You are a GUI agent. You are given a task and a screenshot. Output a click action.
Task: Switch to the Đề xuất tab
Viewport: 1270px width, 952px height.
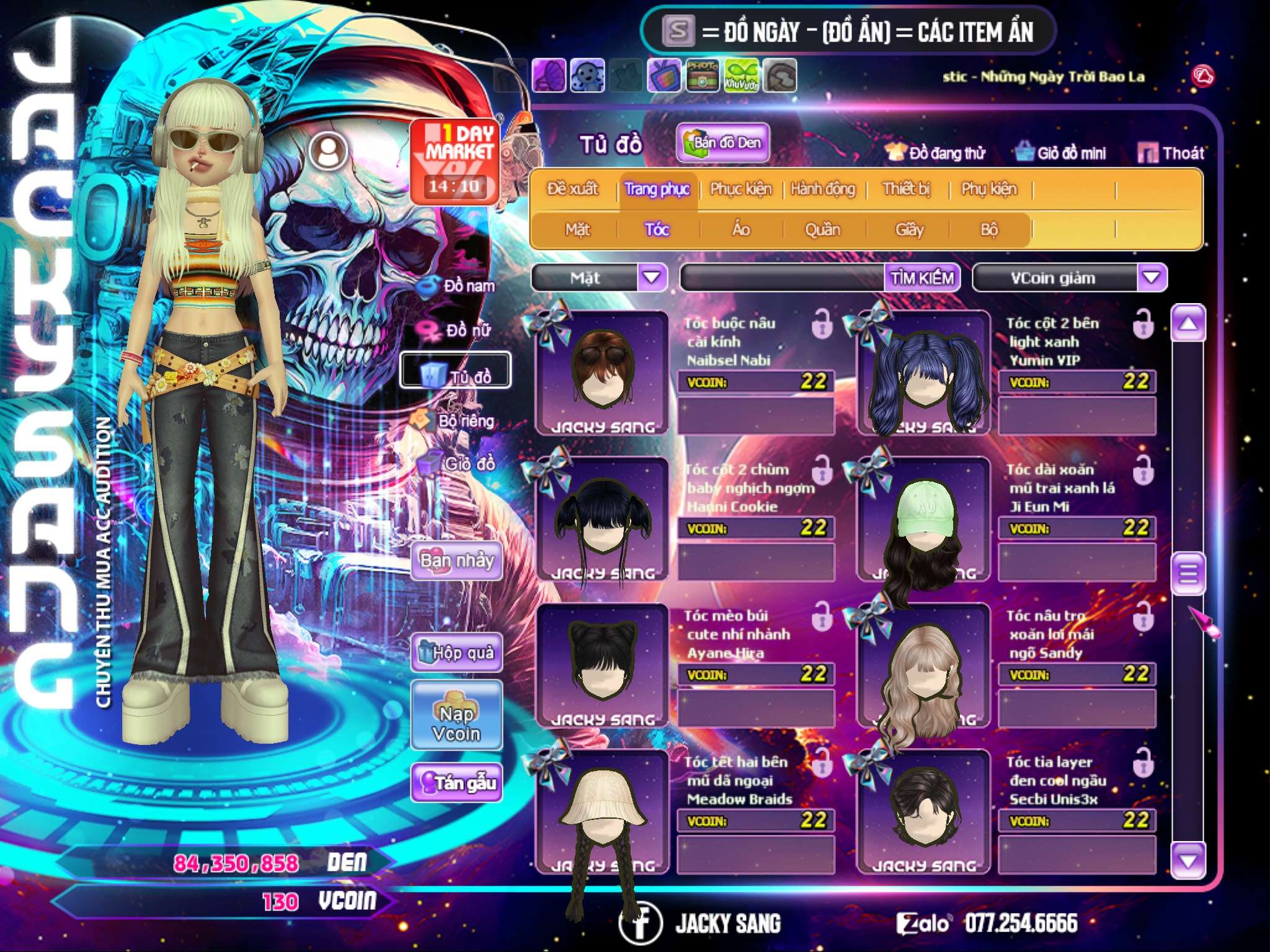(572, 189)
